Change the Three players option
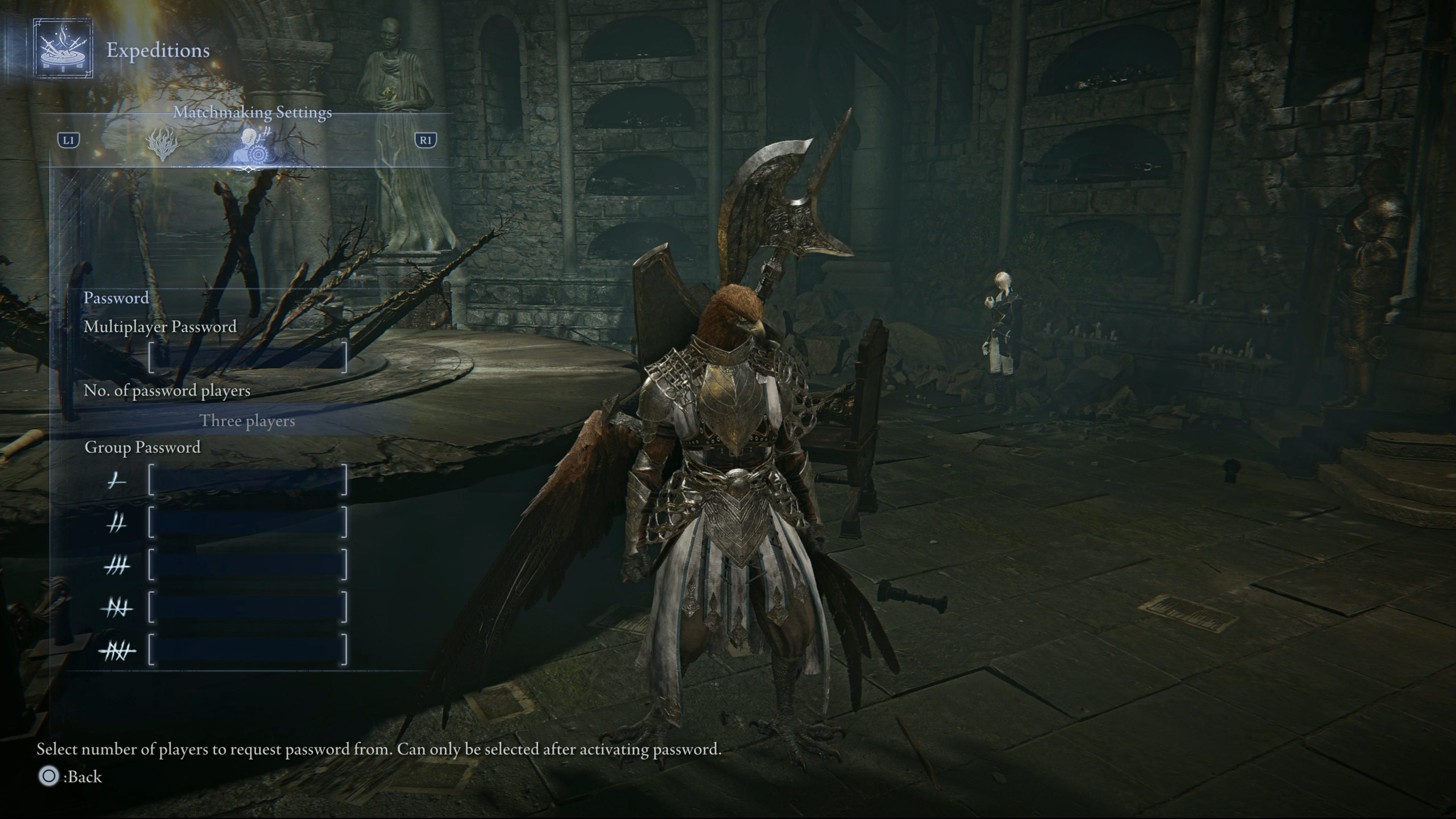The width and height of the screenshot is (1456, 819). (248, 421)
